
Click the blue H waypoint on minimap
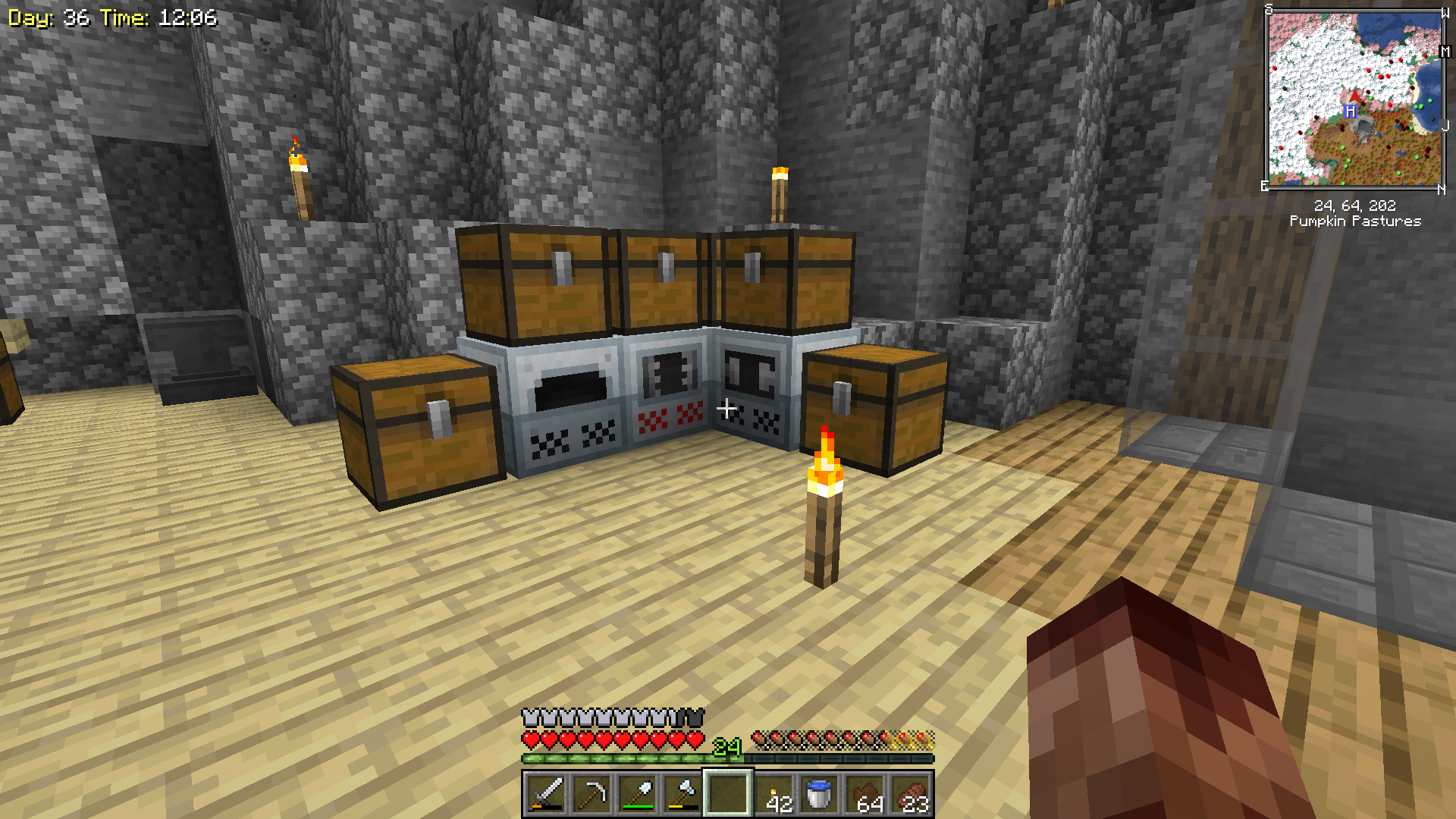coord(1350,111)
